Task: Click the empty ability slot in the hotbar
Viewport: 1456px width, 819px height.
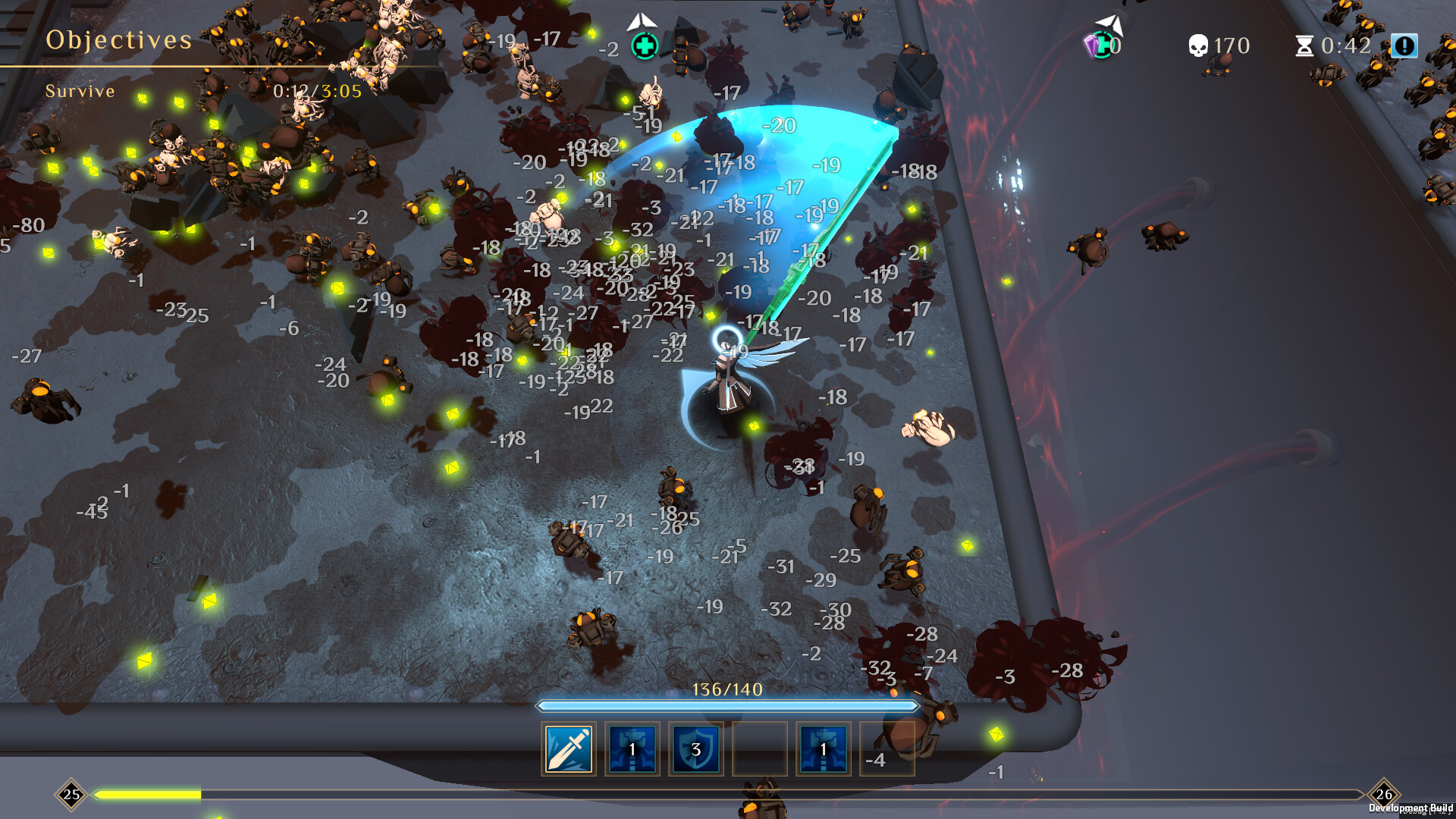Action: pyautogui.click(x=759, y=749)
